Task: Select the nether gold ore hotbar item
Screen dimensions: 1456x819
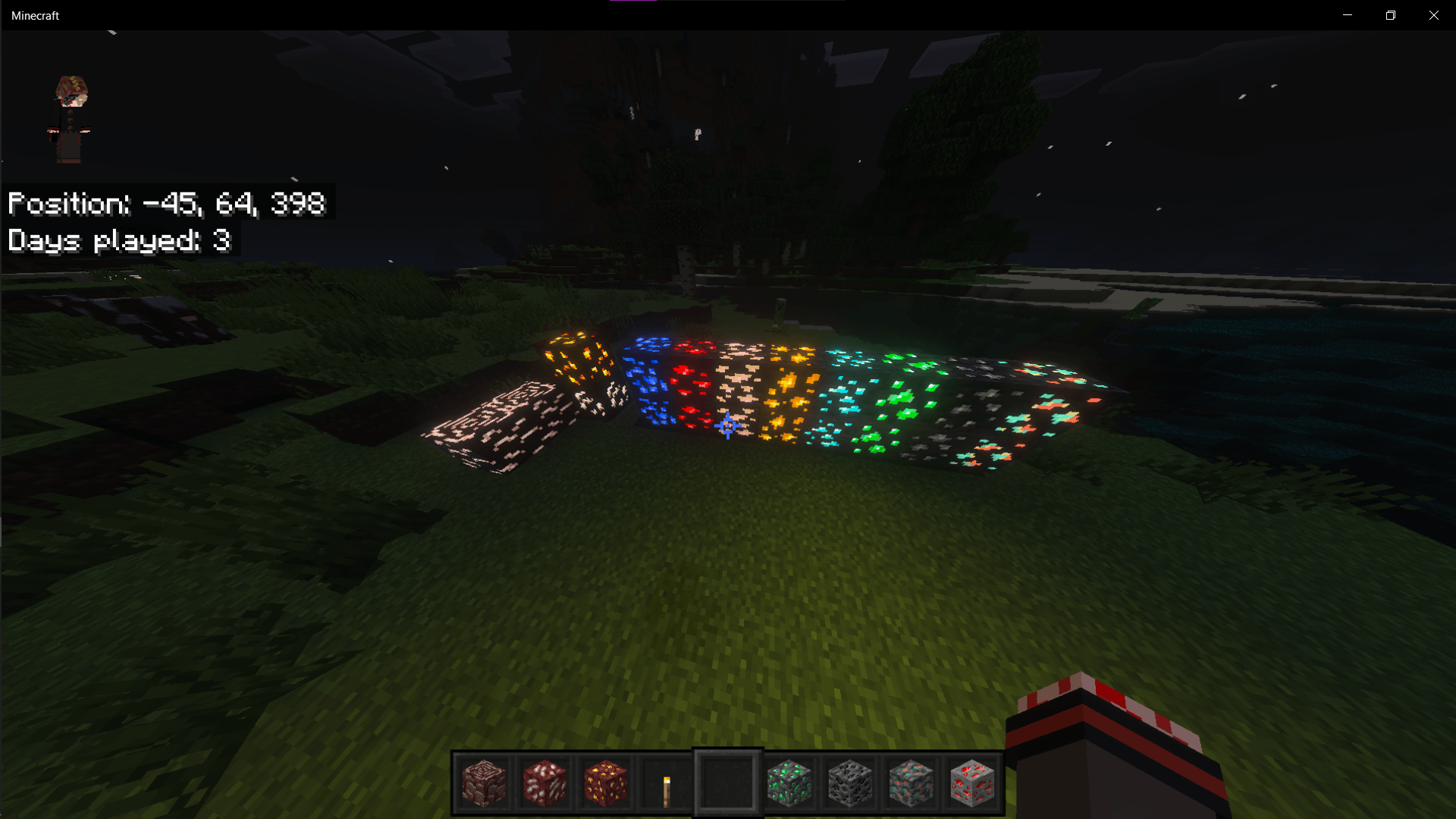Action: click(x=606, y=783)
